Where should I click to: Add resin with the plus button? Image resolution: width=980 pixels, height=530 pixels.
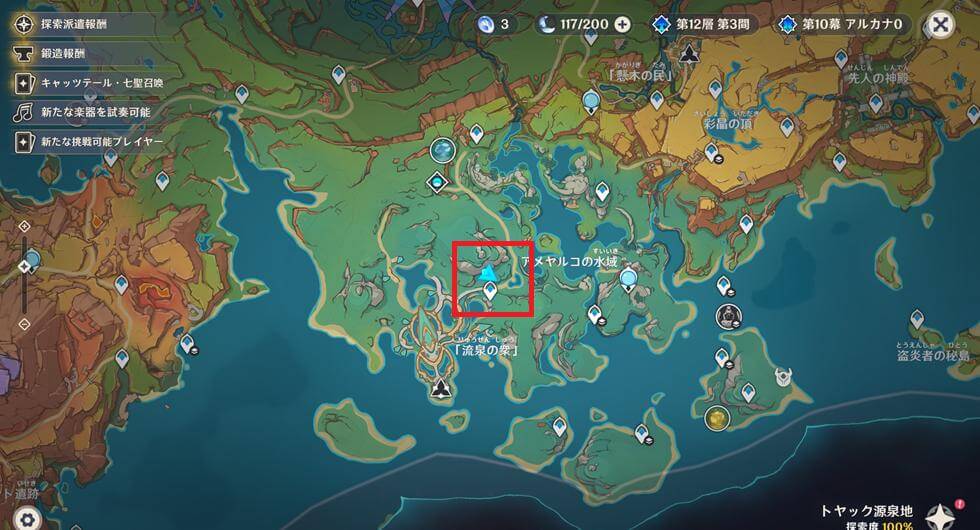pos(623,24)
